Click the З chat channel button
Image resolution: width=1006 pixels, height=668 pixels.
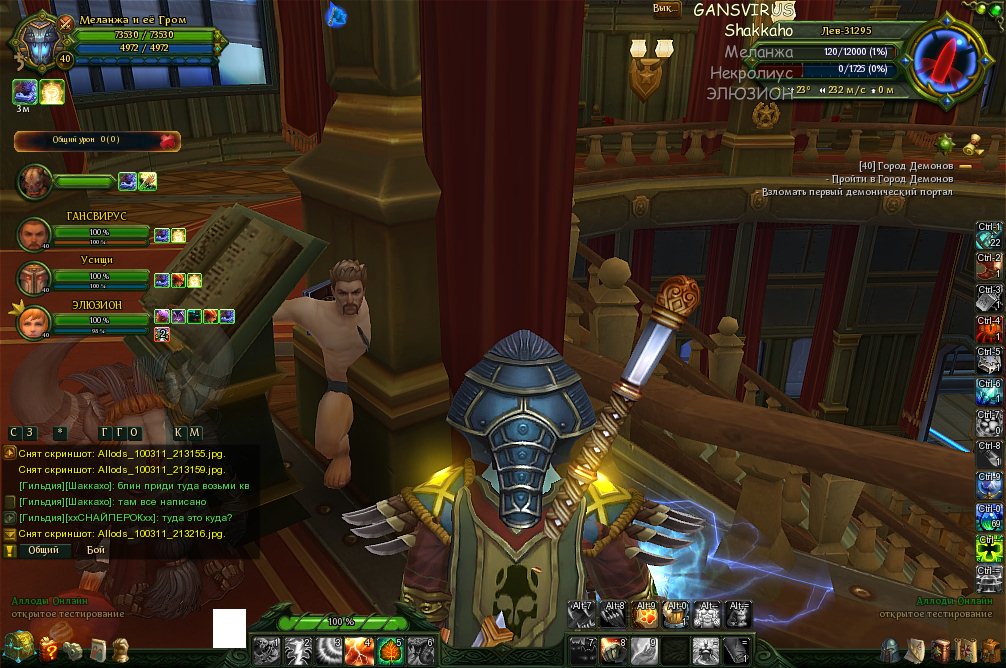[x=32, y=432]
